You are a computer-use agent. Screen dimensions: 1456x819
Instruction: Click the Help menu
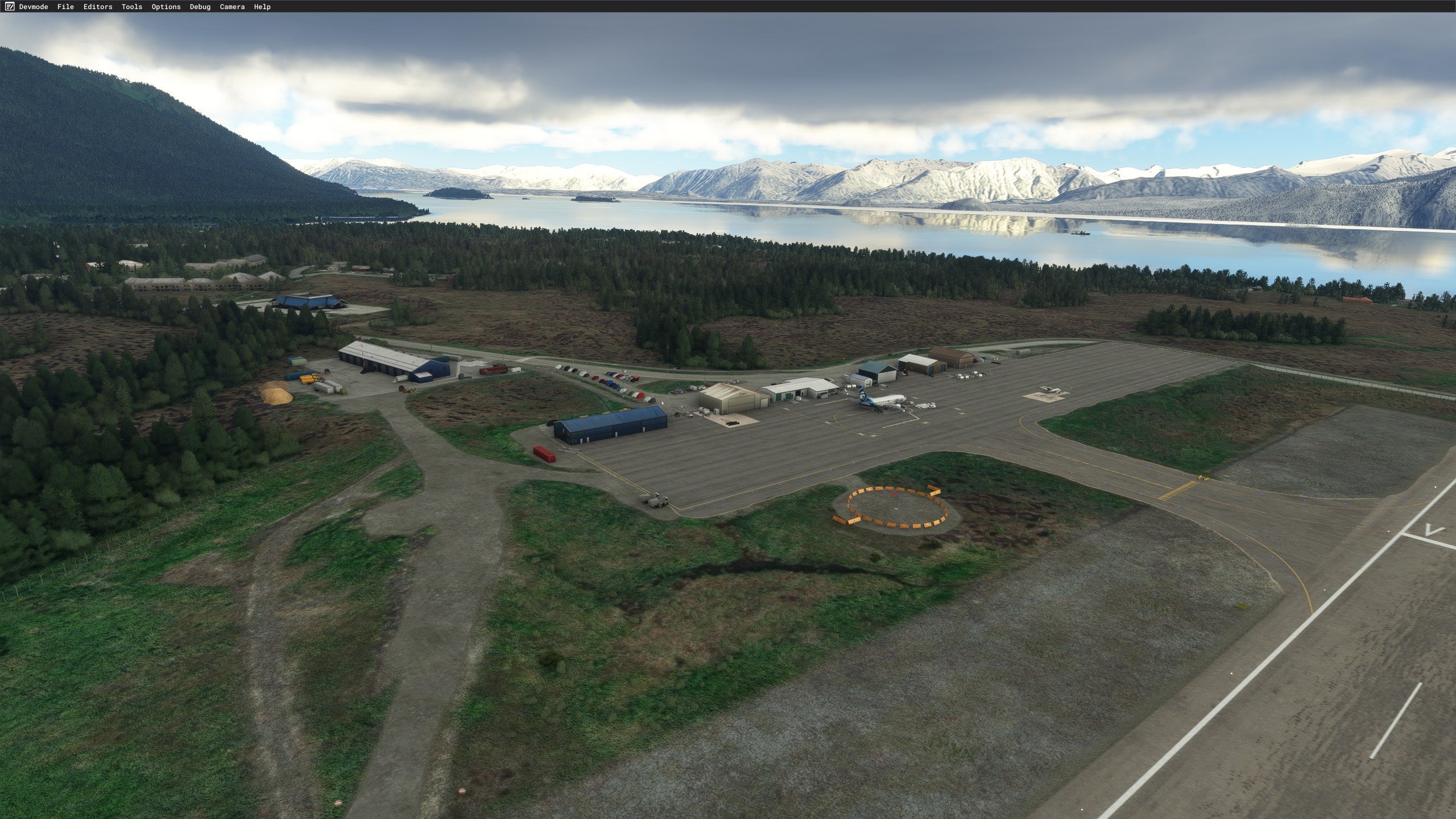(262, 7)
